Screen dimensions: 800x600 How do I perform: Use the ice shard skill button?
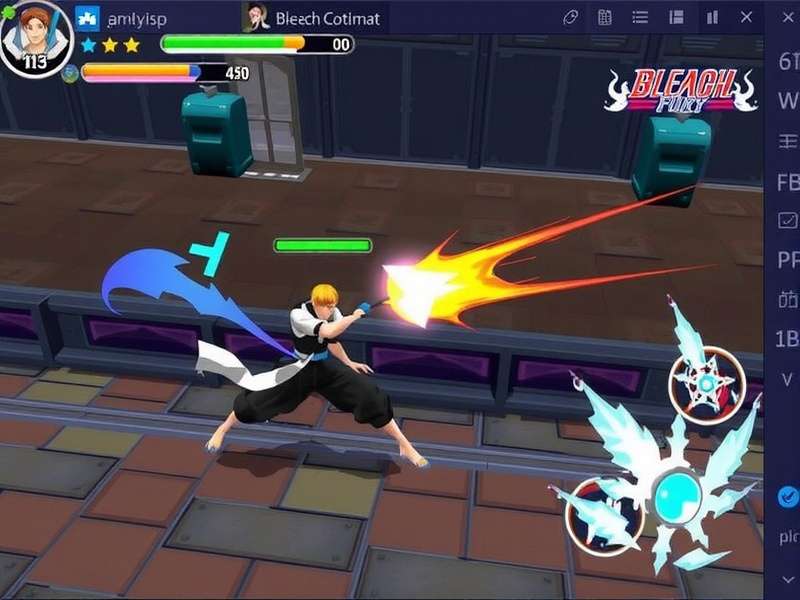[x=603, y=515]
